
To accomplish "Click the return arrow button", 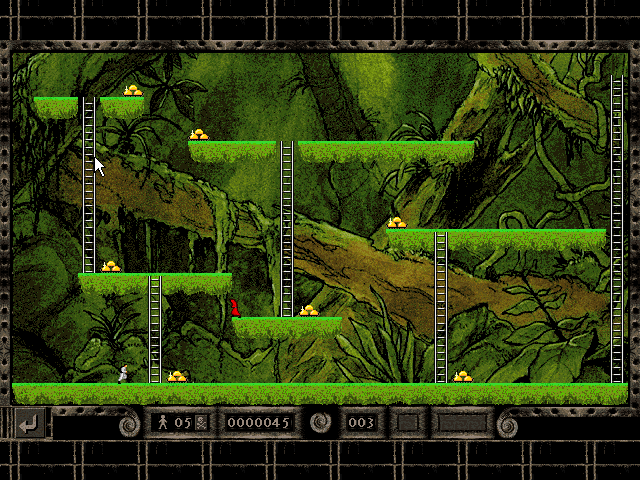I will [29, 424].
